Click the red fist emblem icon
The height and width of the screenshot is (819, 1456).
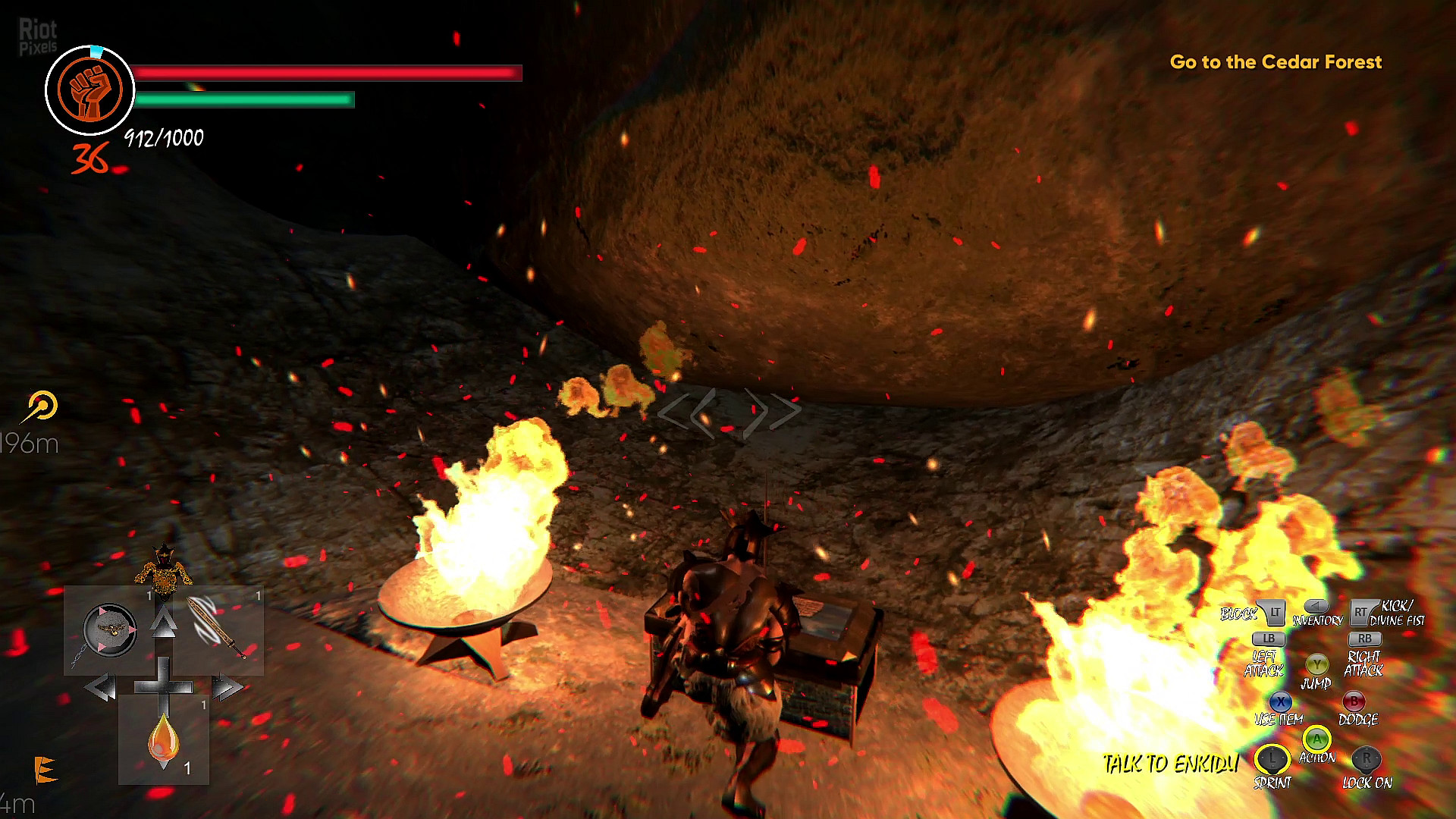point(90,90)
